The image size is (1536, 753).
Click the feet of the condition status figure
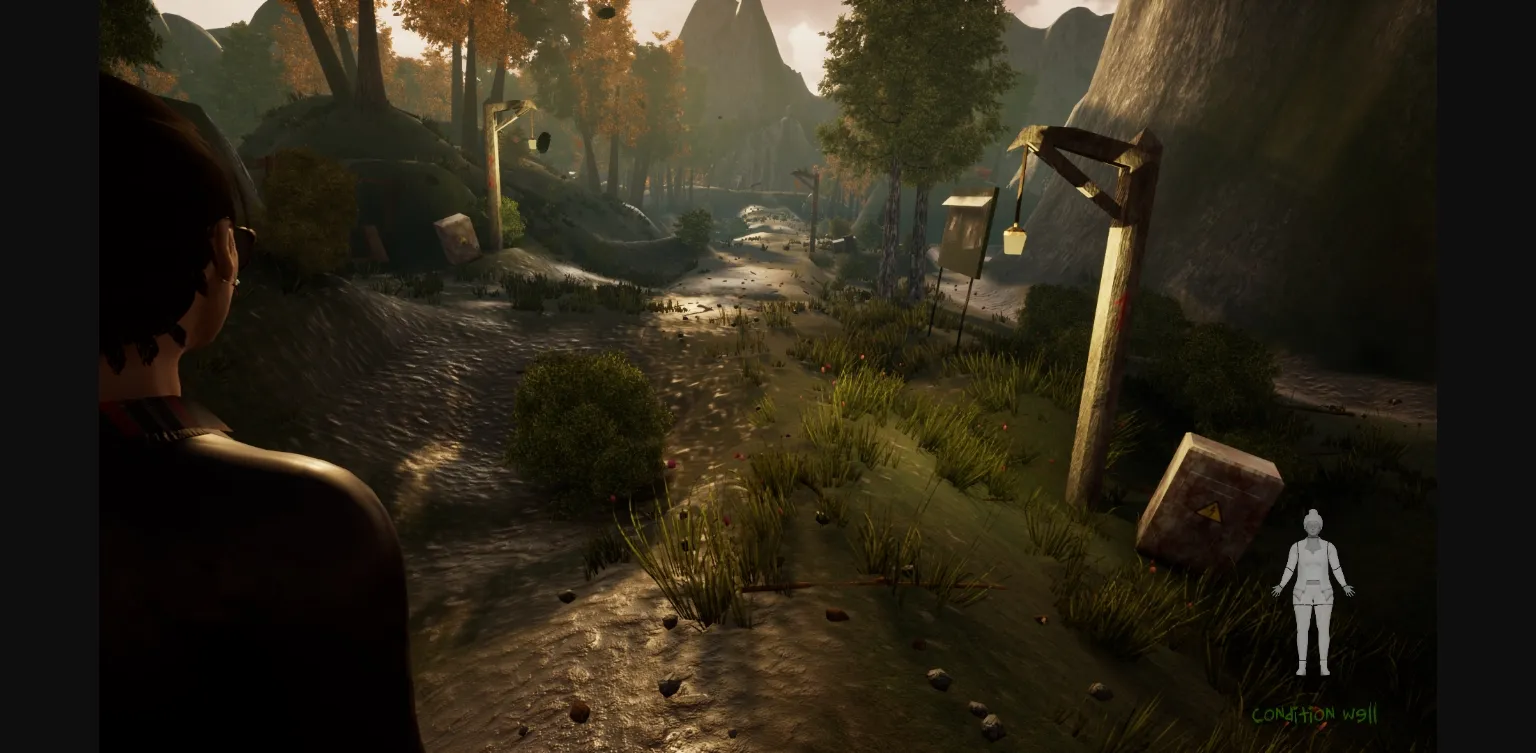[x=1312, y=673]
